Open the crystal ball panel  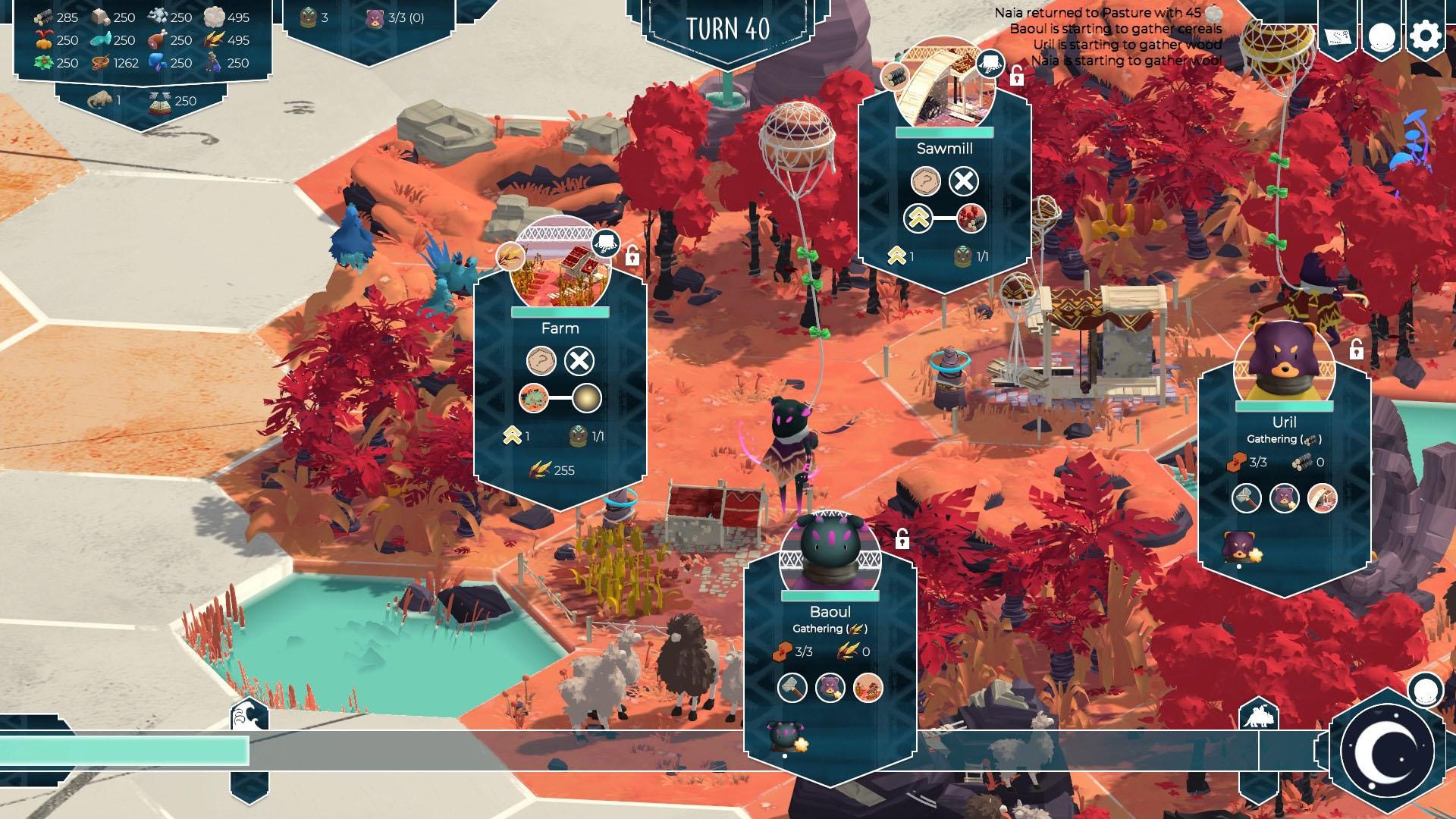click(x=1382, y=36)
